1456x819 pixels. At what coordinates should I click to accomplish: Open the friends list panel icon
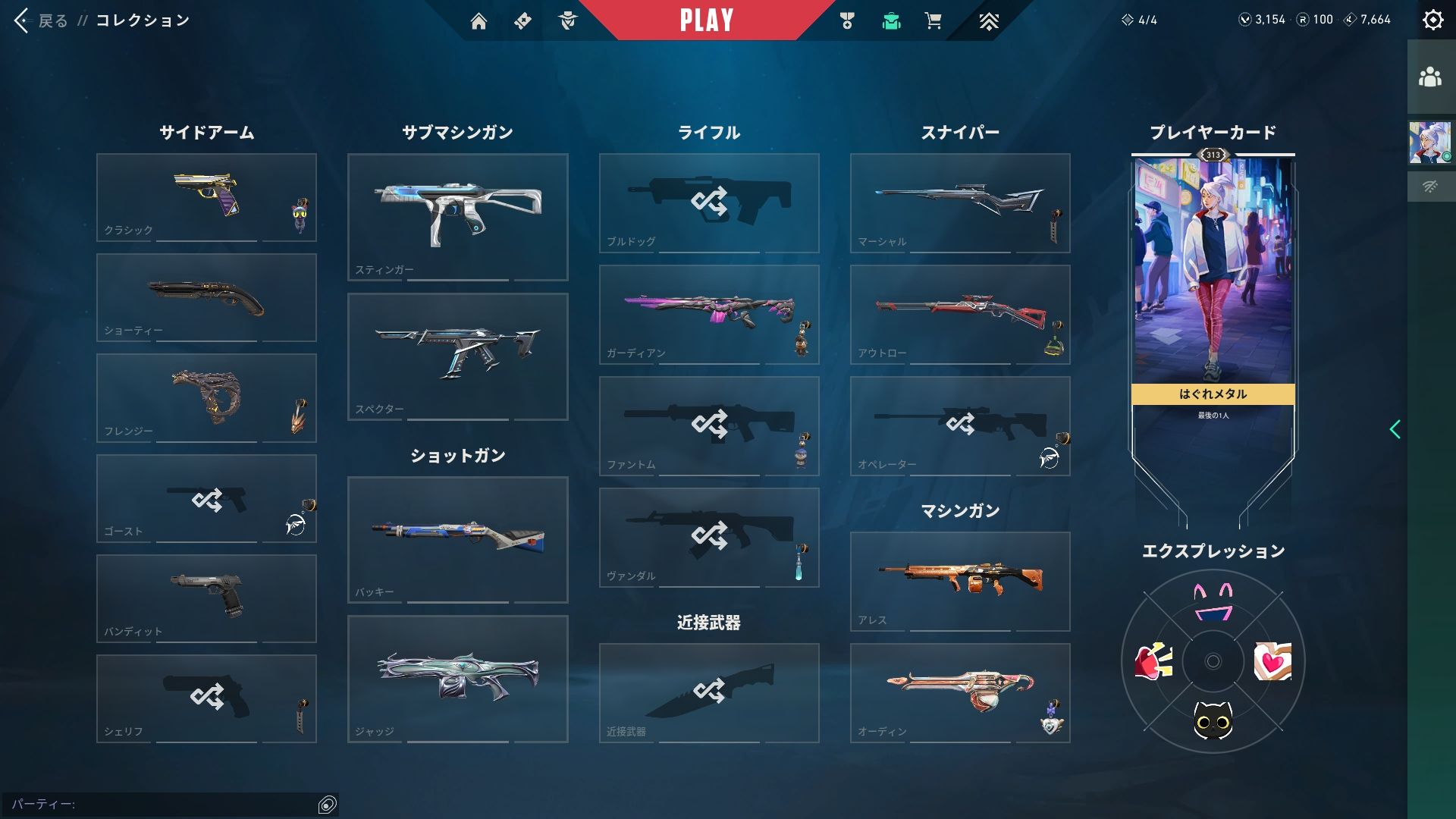(x=1429, y=77)
